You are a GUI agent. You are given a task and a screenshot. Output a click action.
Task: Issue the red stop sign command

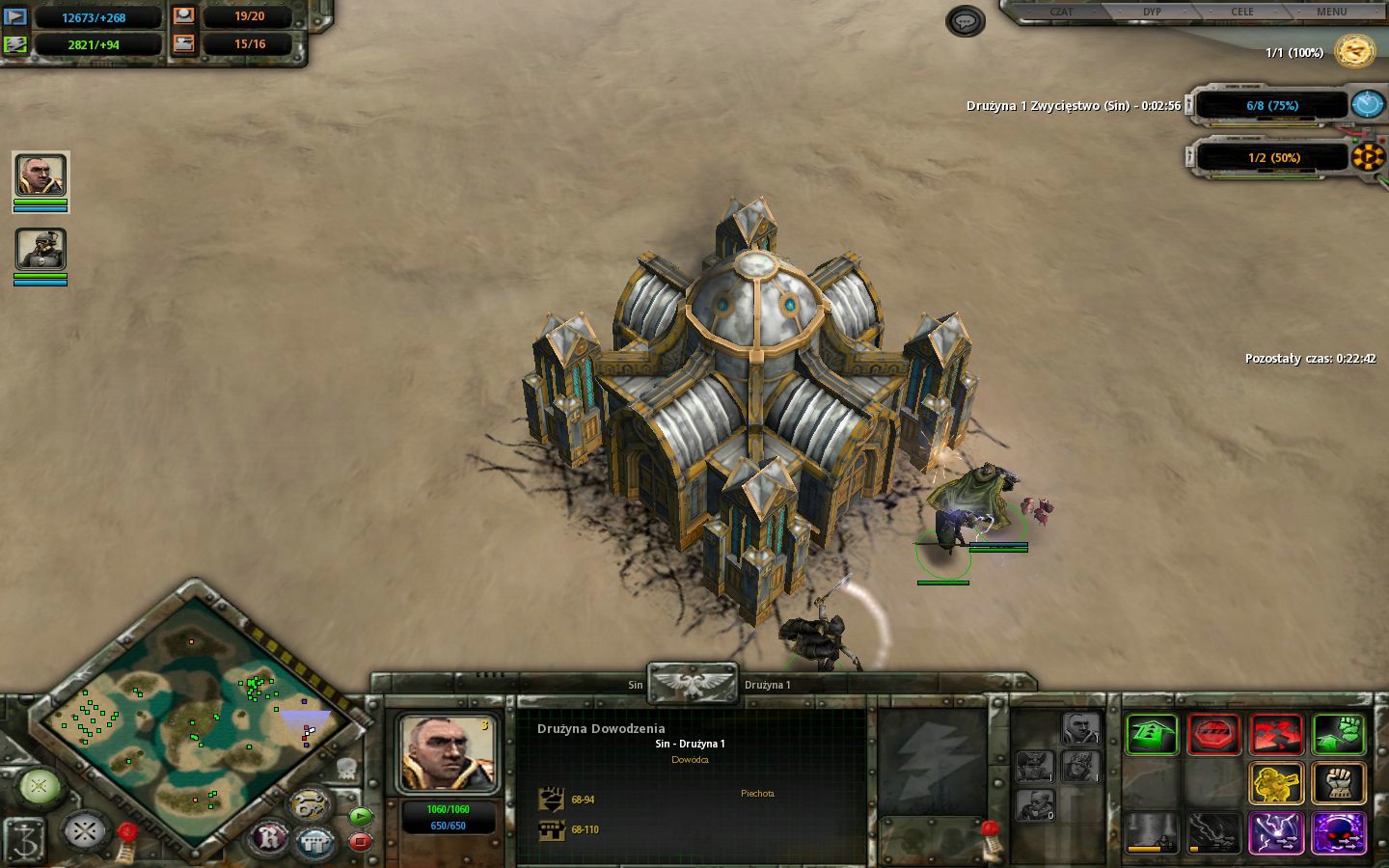(1213, 735)
